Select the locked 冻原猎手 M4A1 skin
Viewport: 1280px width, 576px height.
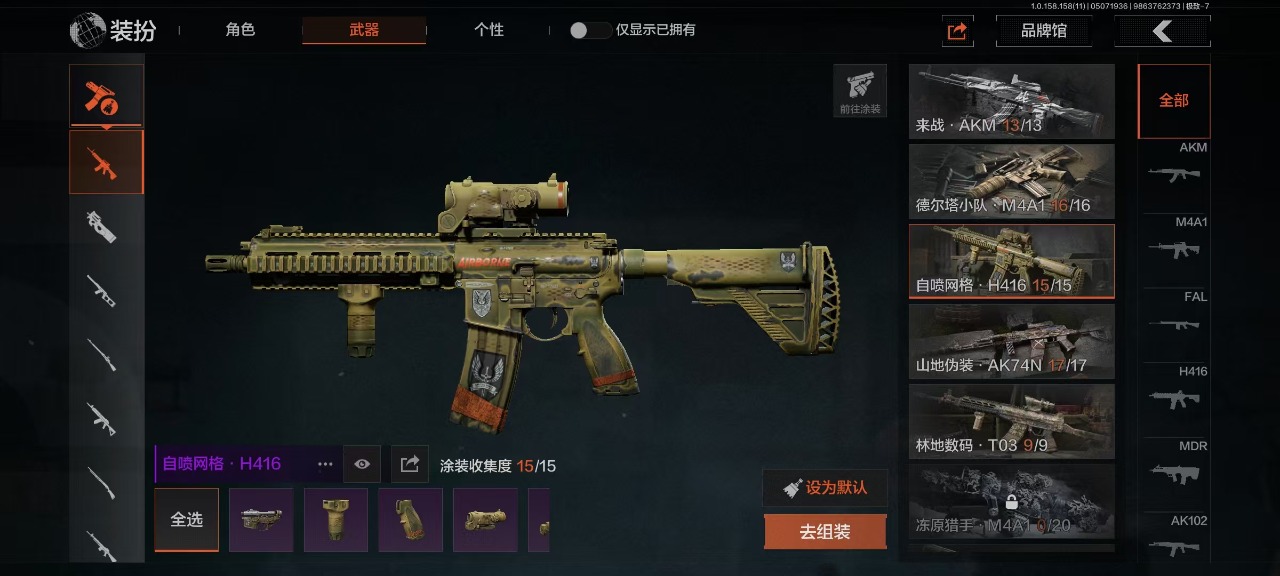click(1011, 501)
